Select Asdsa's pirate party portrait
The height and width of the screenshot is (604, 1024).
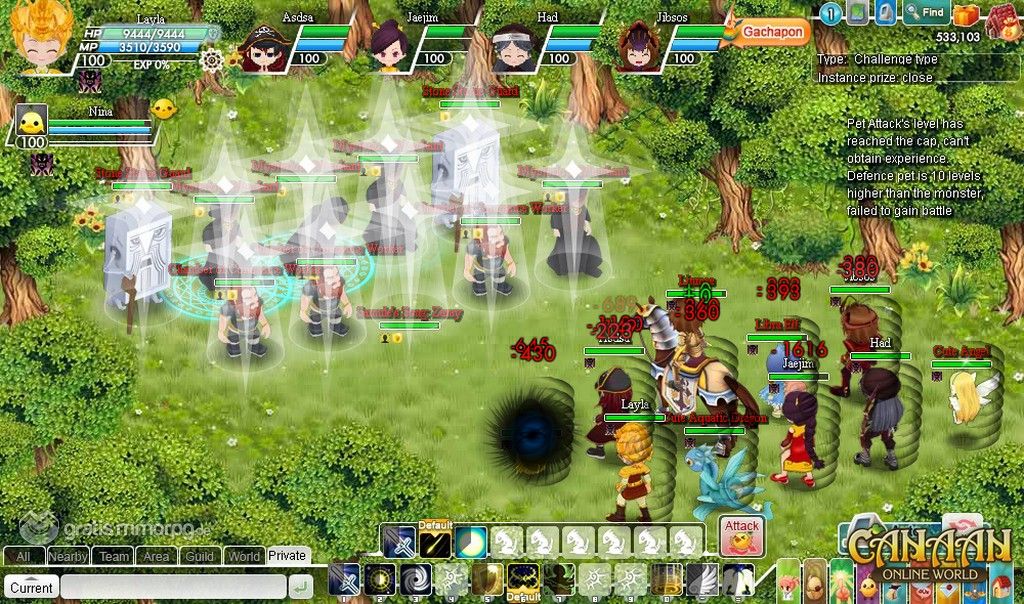(267, 47)
